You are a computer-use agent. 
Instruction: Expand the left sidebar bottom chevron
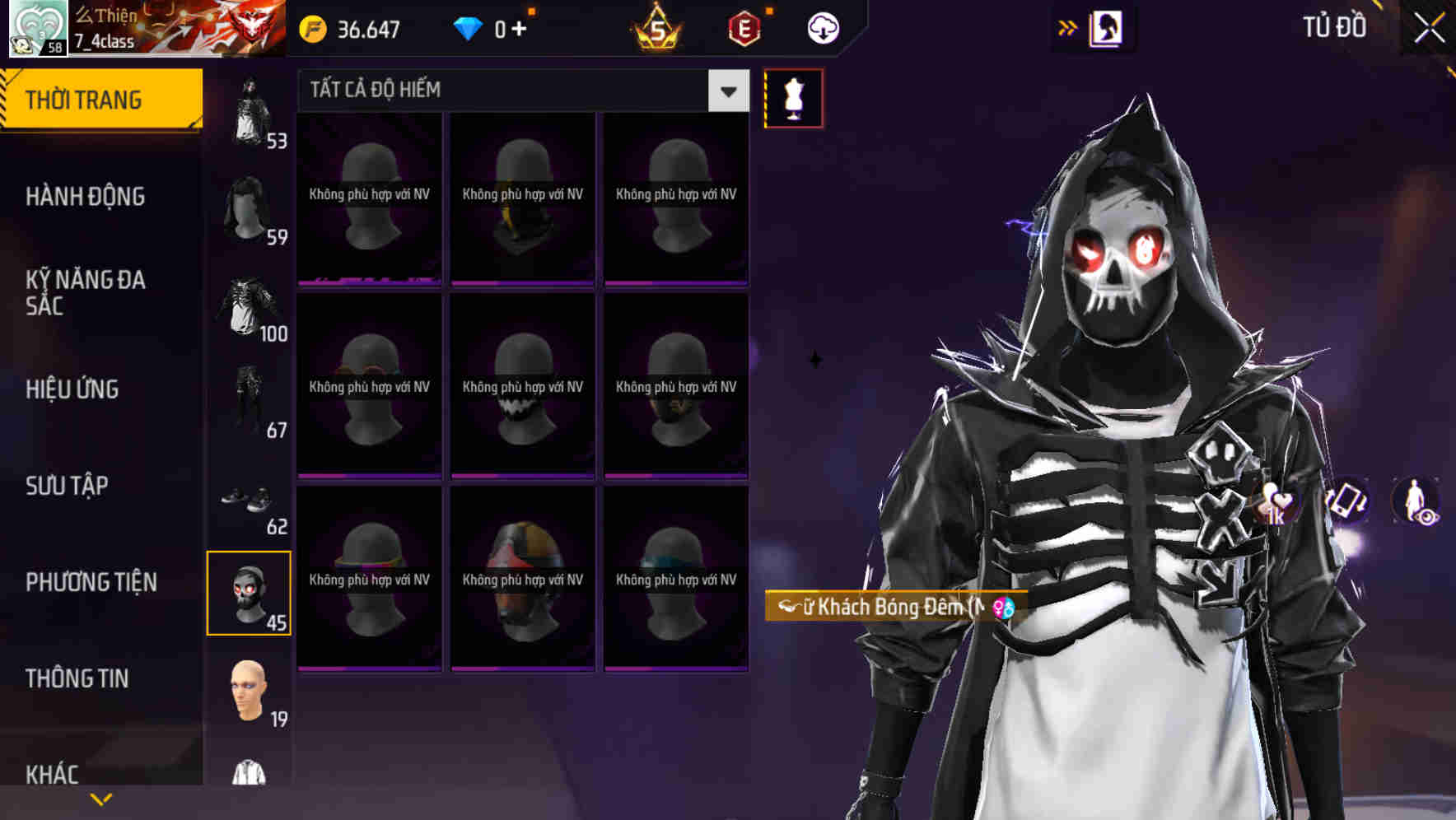[x=101, y=799]
